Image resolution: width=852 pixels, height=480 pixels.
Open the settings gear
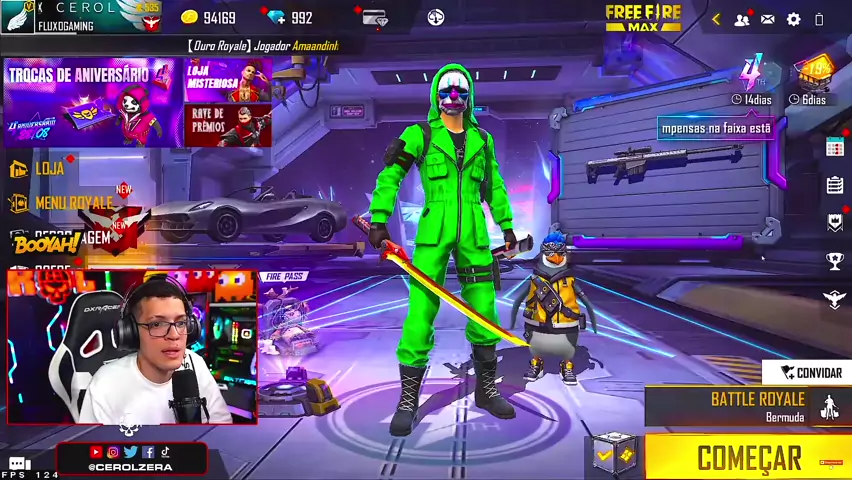793,19
